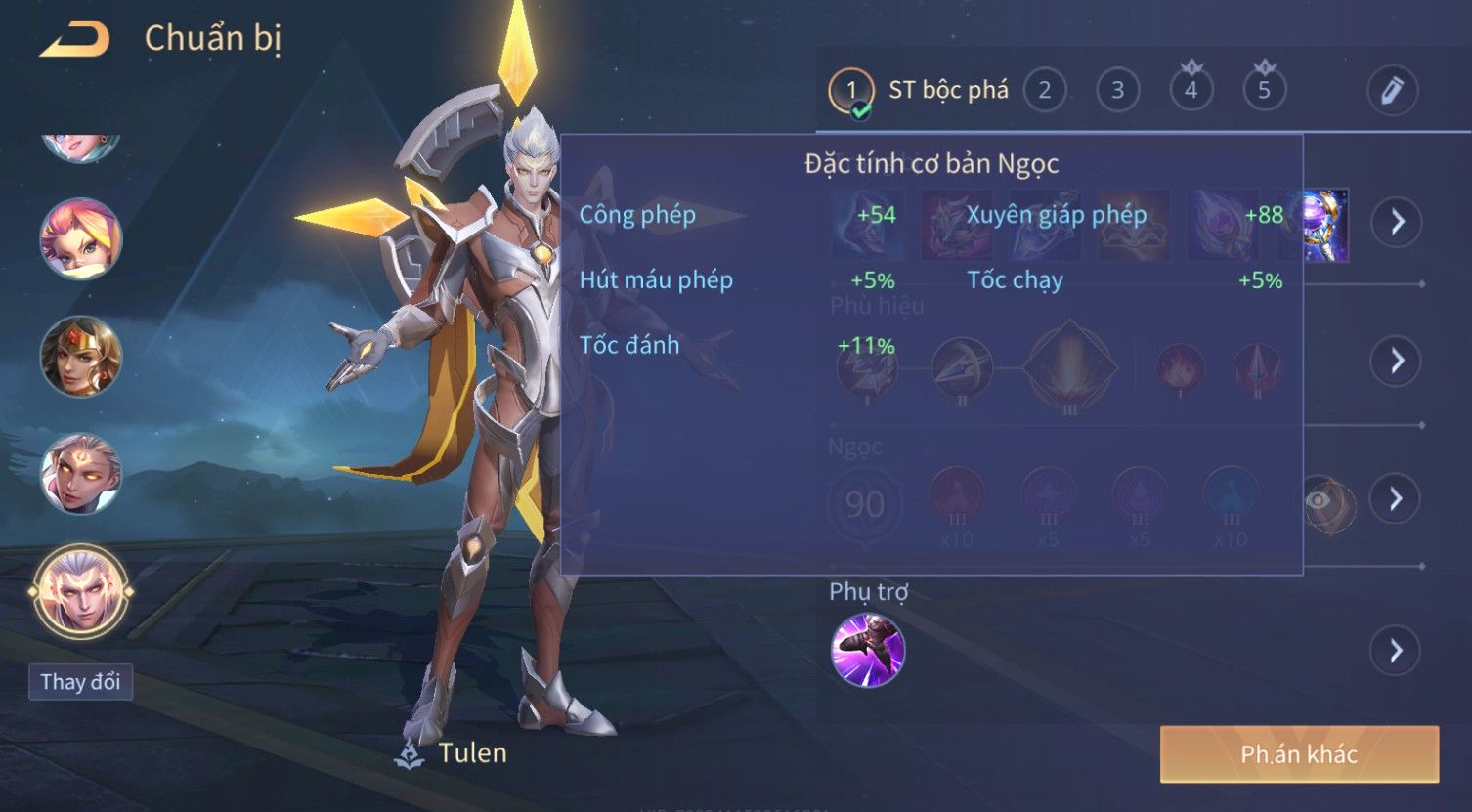Go back using the arrow beside Chuẩn bị
The image size is (1472, 812).
click(74, 39)
